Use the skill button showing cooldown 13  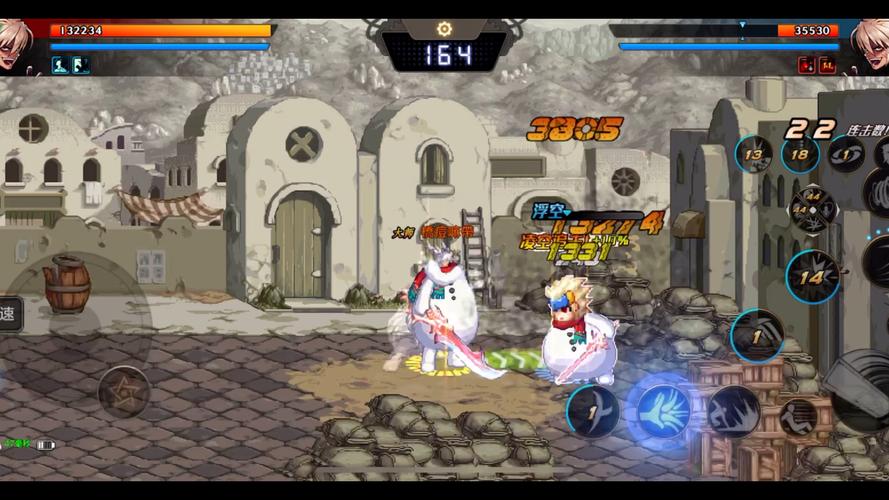coord(753,154)
